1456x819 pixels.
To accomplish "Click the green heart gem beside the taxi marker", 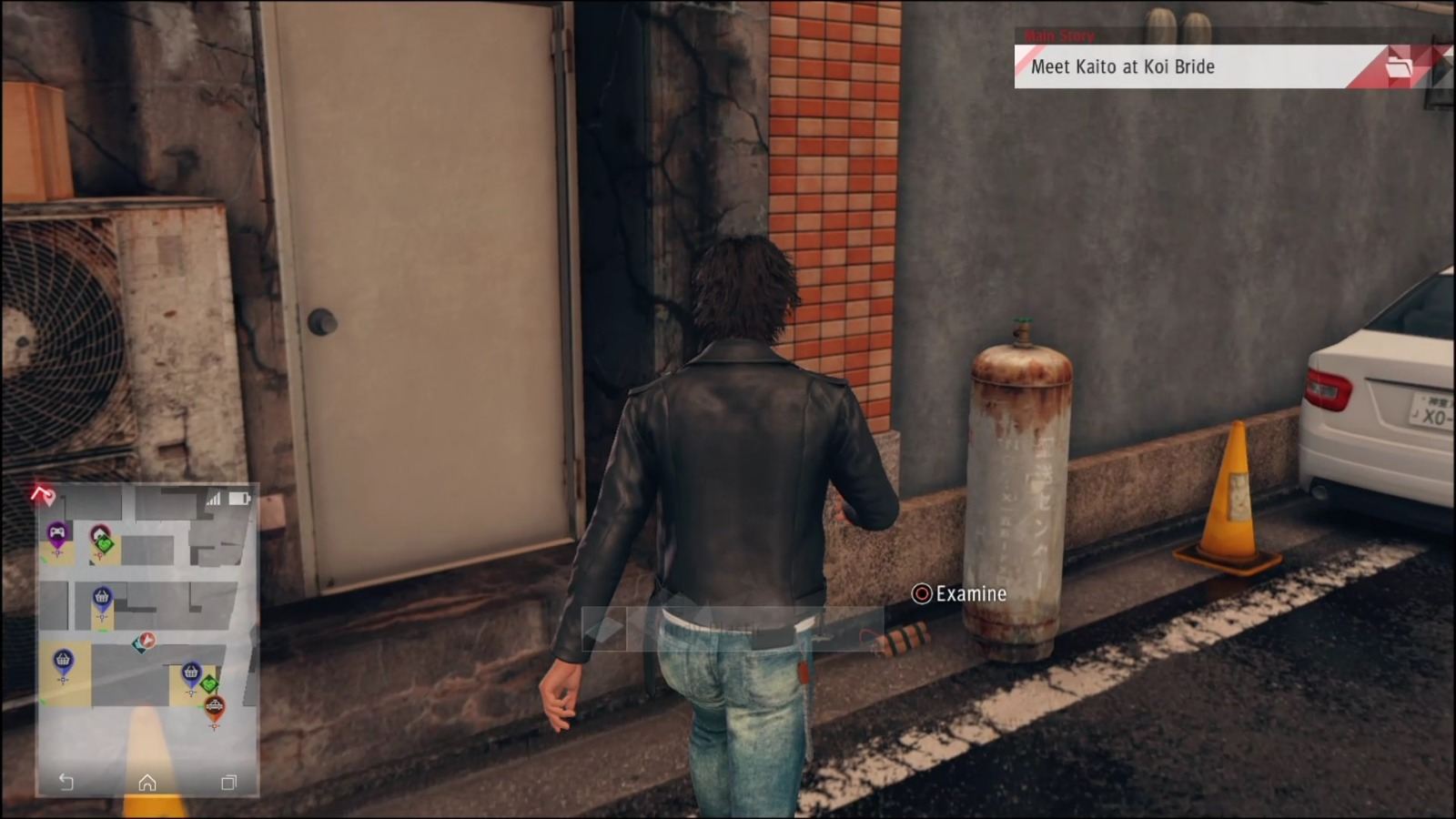I will click(210, 684).
